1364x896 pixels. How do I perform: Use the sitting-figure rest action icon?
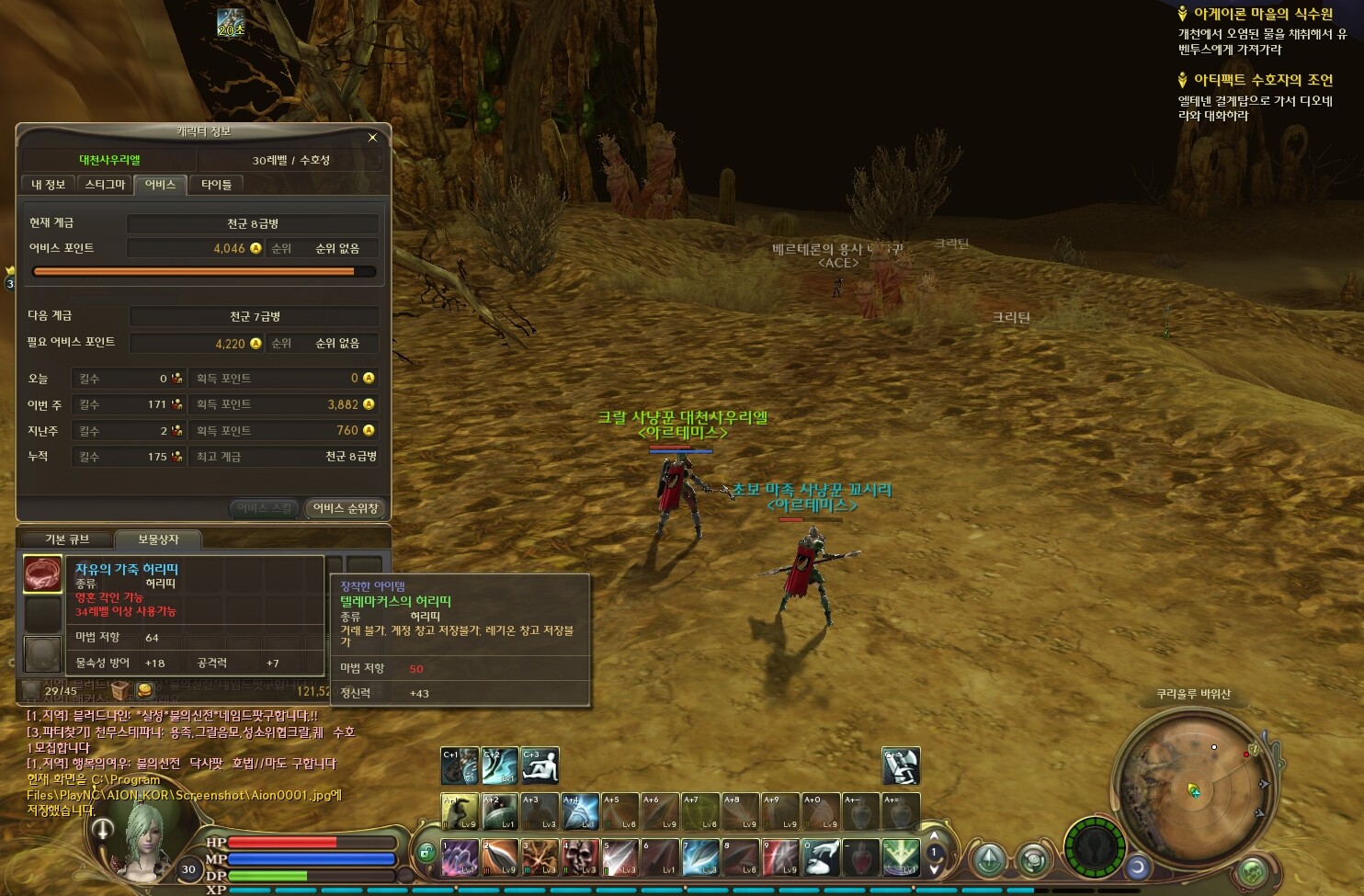click(540, 766)
